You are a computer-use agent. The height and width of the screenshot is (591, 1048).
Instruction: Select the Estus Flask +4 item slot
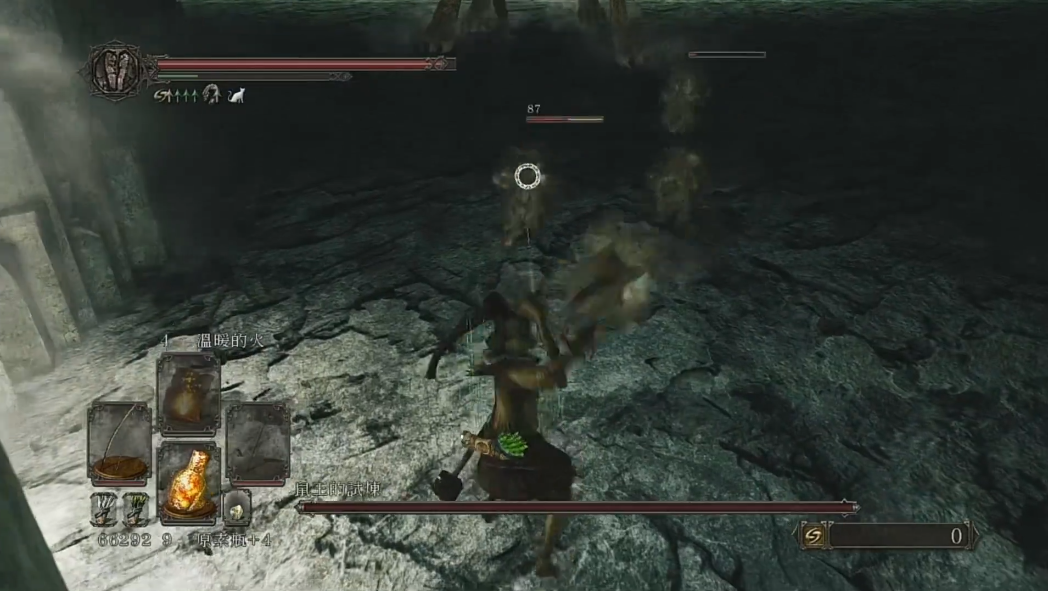pos(188,481)
